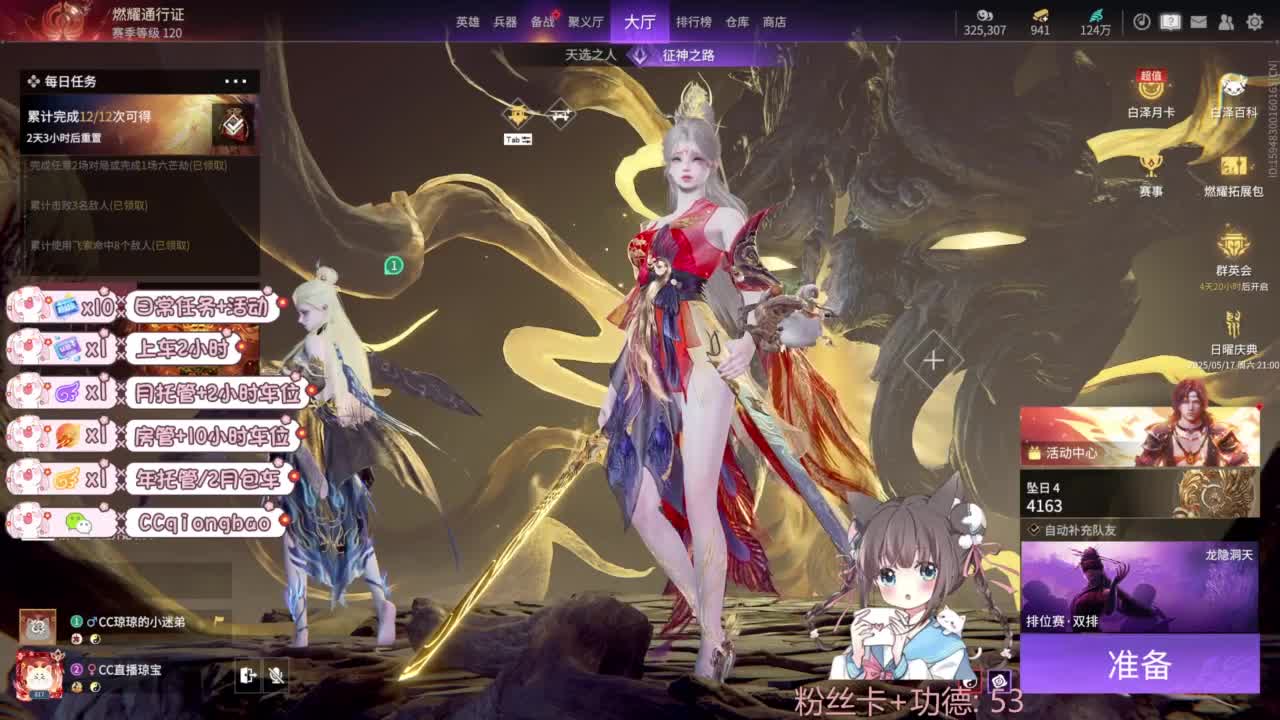
Task: Open the friends list icon
Action: (x=1225, y=21)
